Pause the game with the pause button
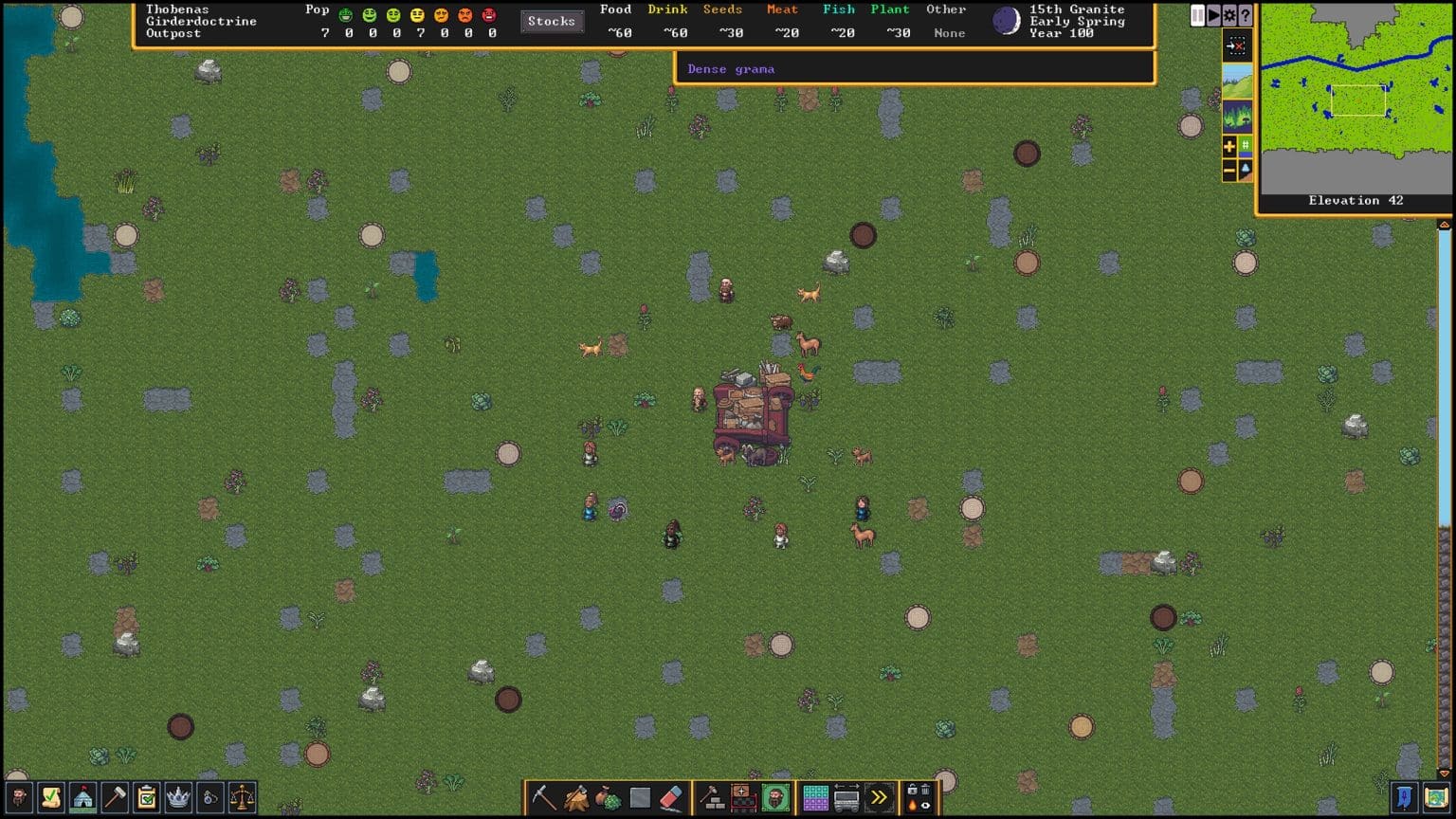This screenshot has width=1456, height=819. click(1197, 15)
